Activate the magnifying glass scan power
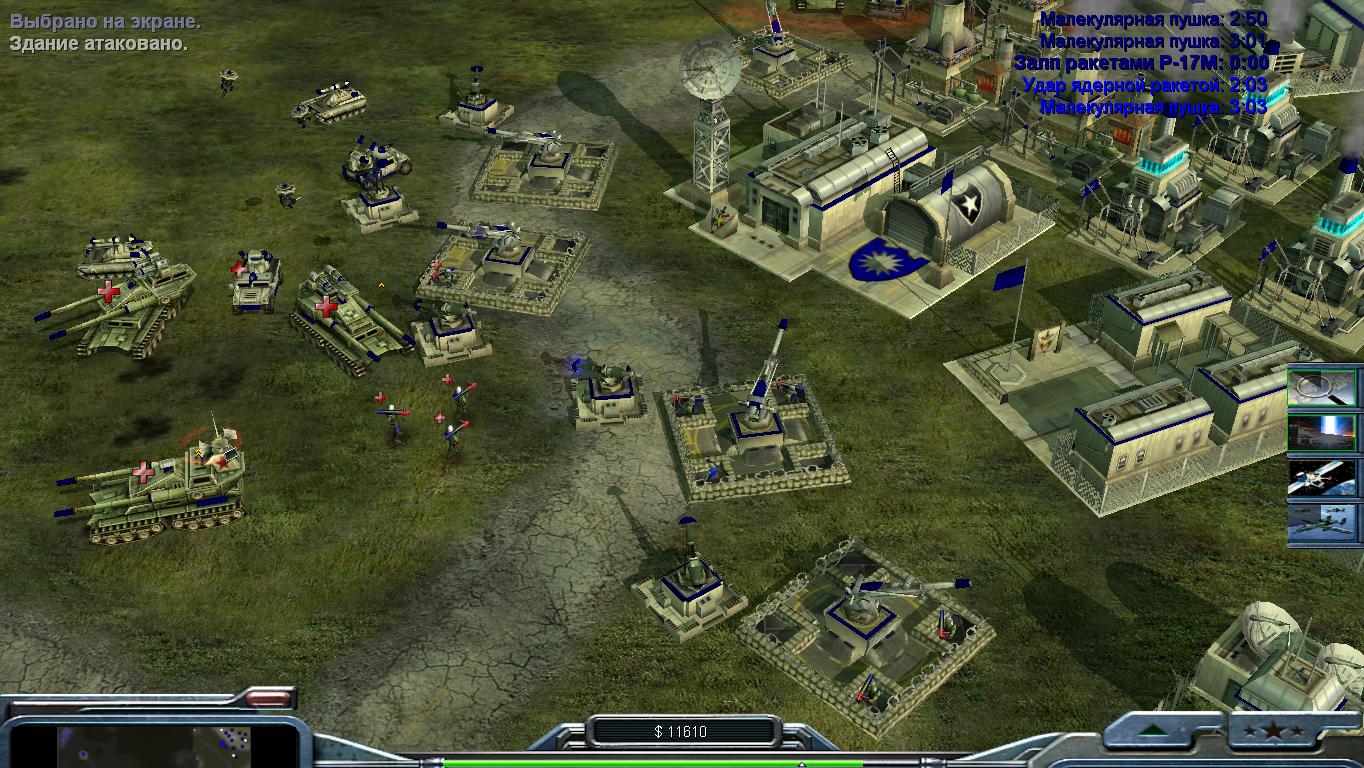Screen dimensions: 1364x768 coord(1321,388)
